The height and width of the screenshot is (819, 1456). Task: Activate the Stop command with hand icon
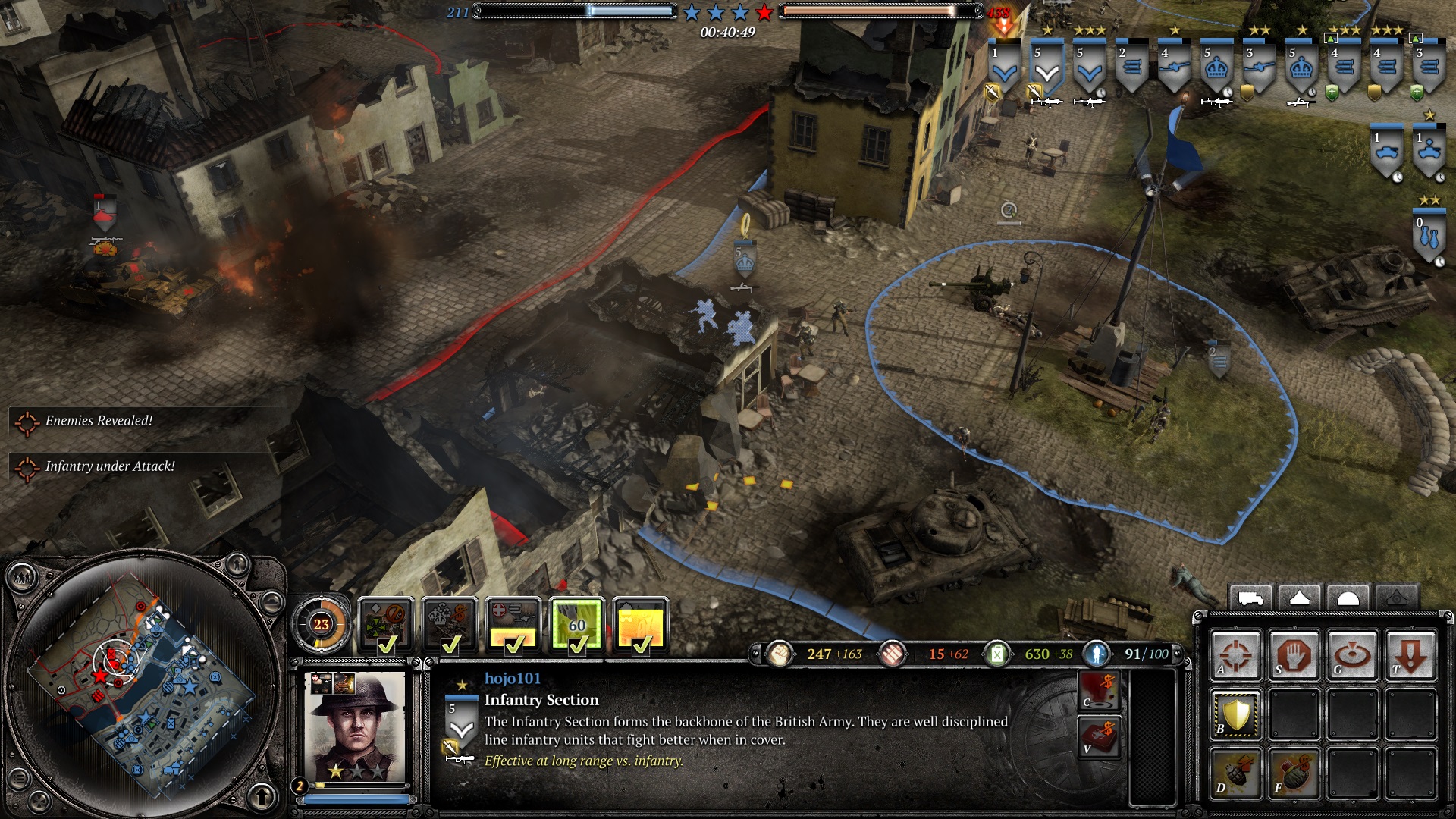click(x=1294, y=655)
